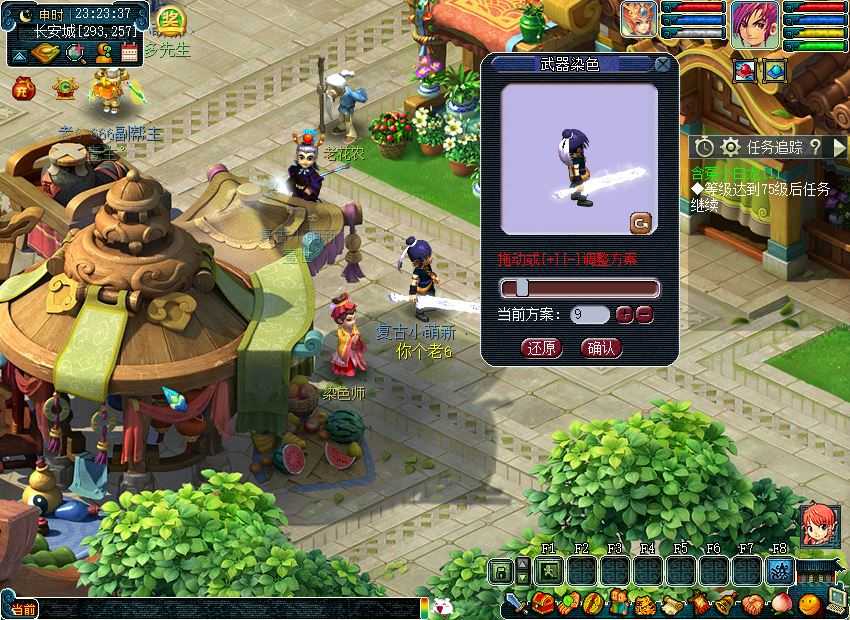The width and height of the screenshot is (850, 620).
Task: Click the pink-haired character portrait
Action: coord(754,22)
